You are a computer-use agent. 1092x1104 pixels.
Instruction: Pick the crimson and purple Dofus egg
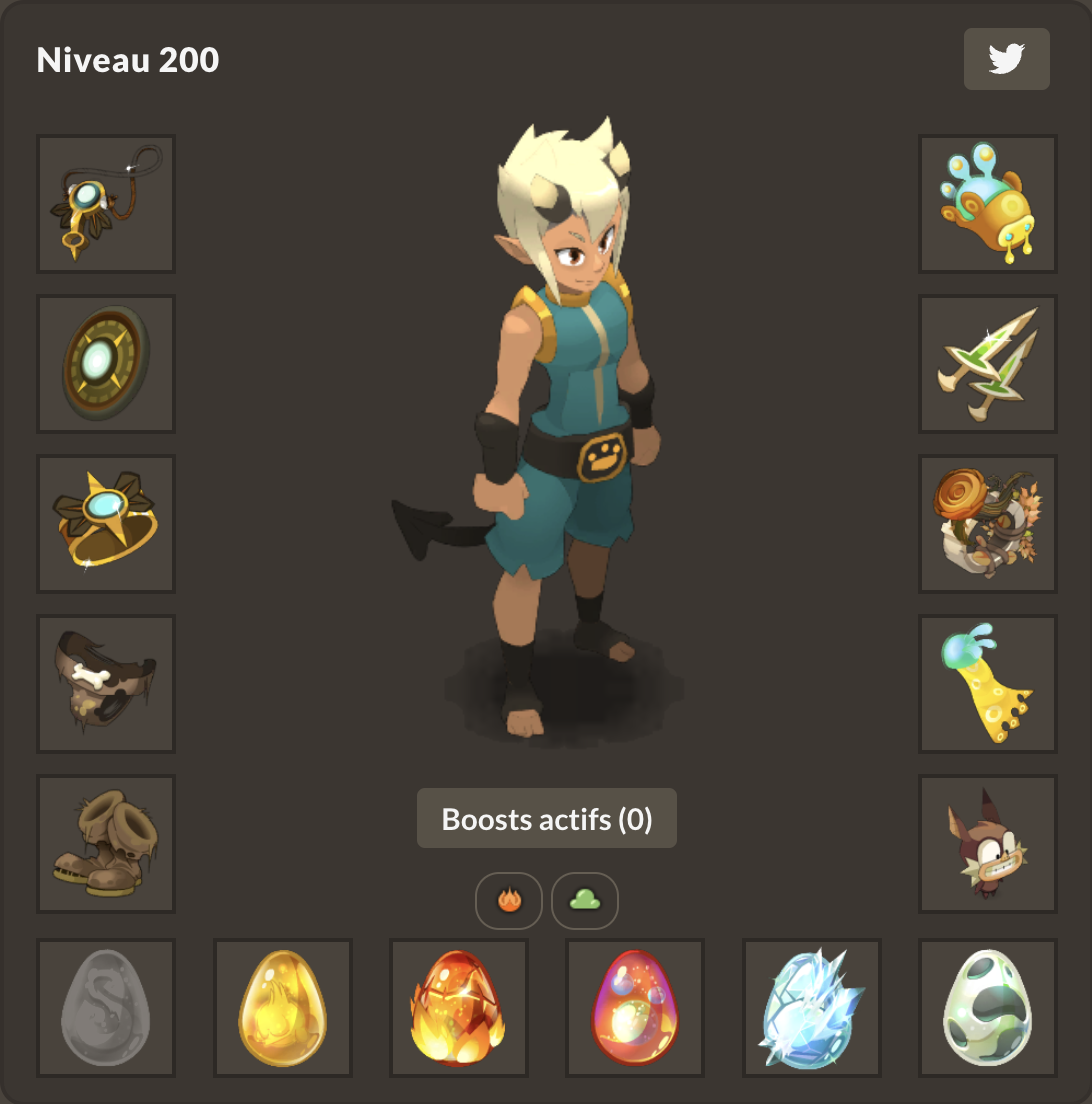[635, 1008]
